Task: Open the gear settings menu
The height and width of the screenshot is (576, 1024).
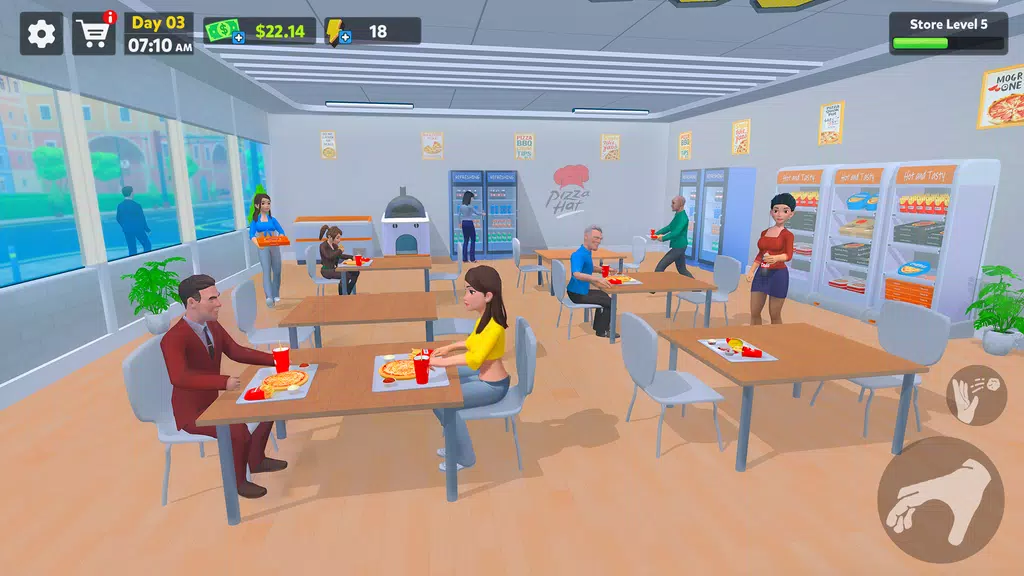Action: [x=41, y=34]
